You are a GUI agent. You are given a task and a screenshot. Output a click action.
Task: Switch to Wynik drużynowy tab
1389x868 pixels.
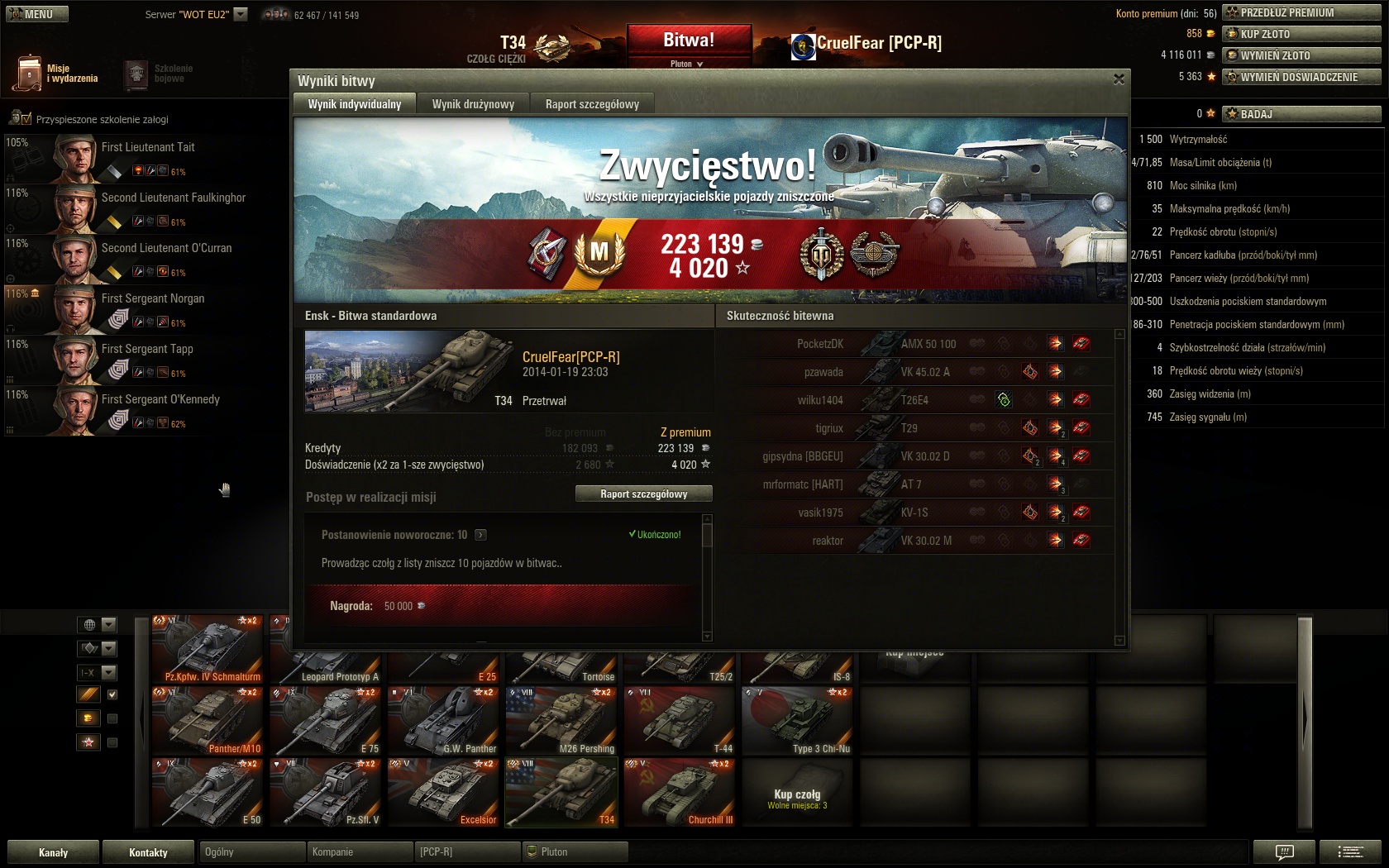tap(473, 104)
